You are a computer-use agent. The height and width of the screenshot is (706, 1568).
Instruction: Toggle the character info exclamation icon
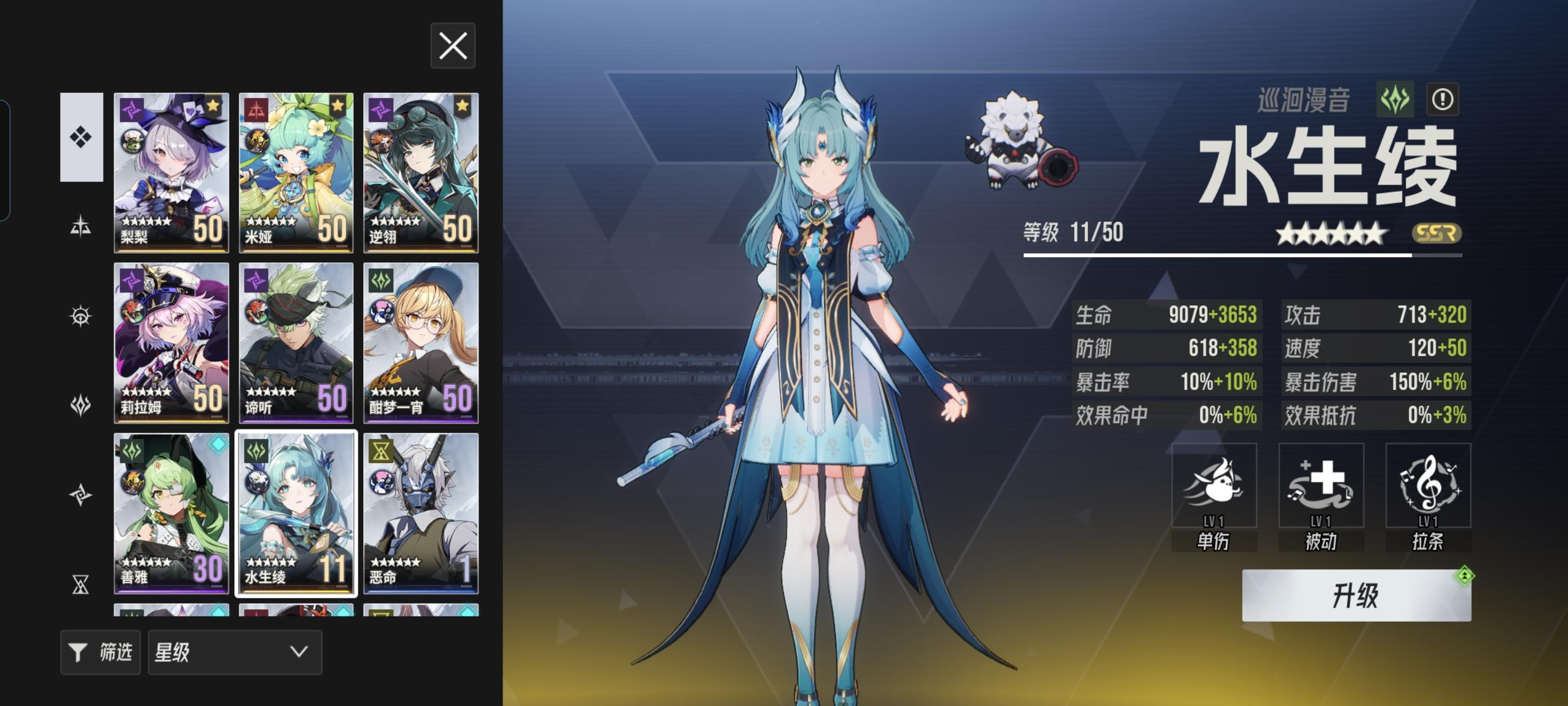tap(1444, 100)
